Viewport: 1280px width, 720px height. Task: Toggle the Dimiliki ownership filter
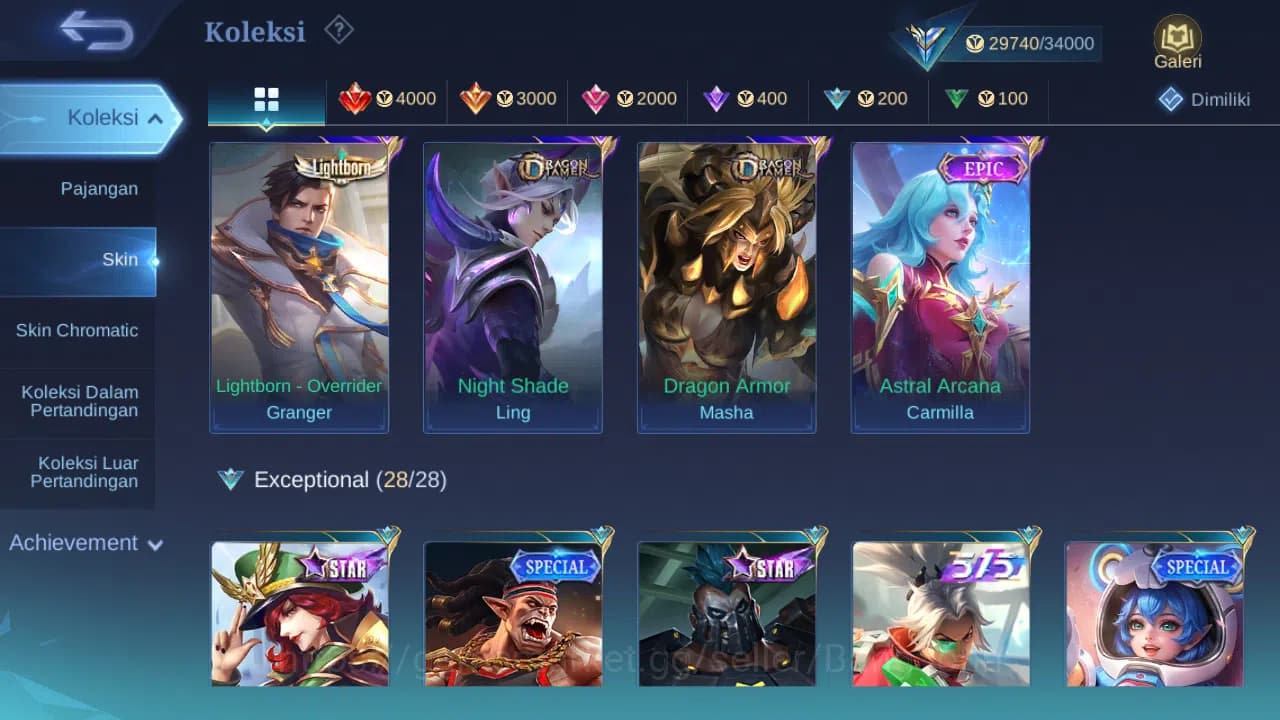click(x=1203, y=99)
